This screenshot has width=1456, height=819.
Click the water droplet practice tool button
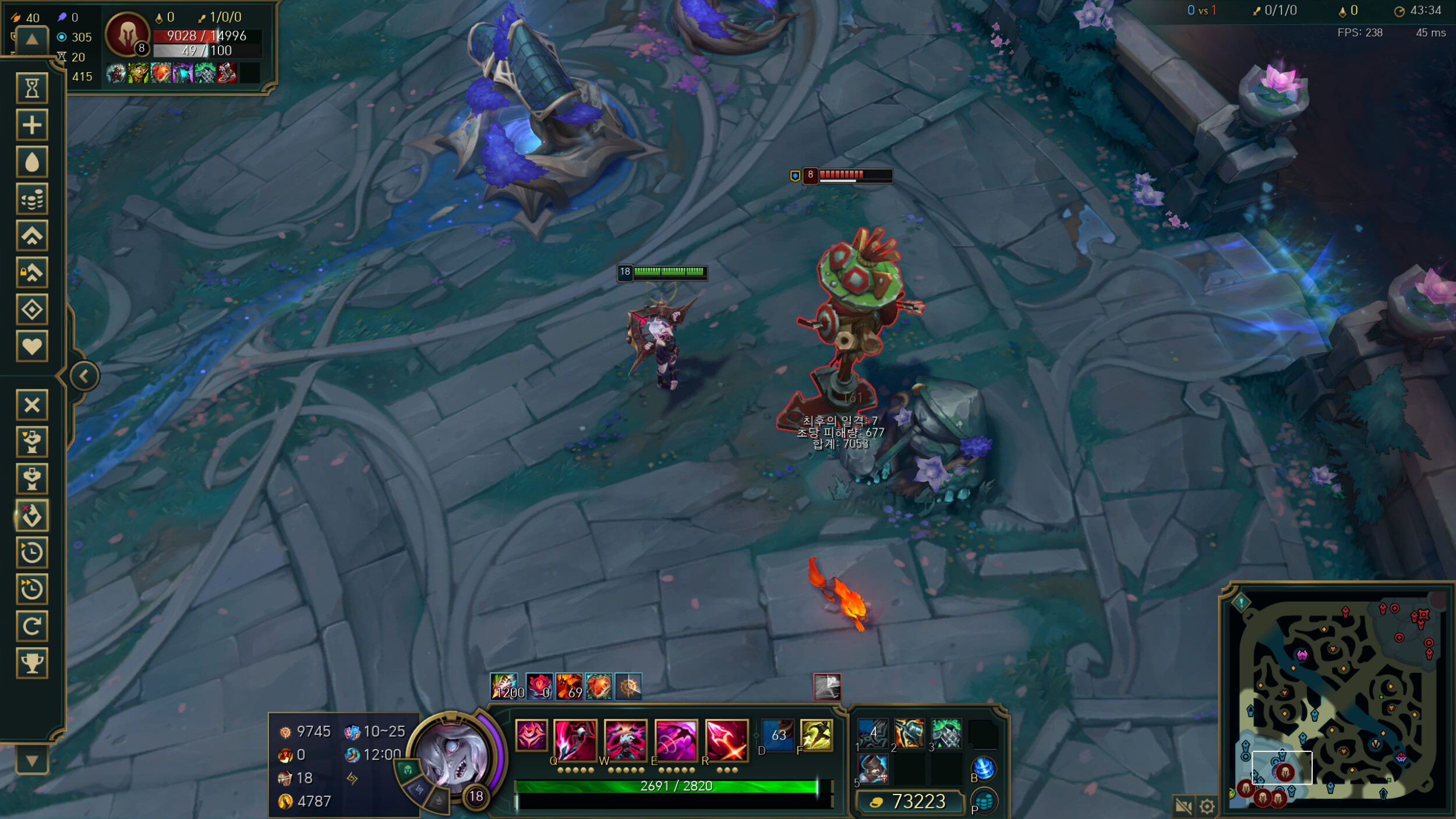32,162
